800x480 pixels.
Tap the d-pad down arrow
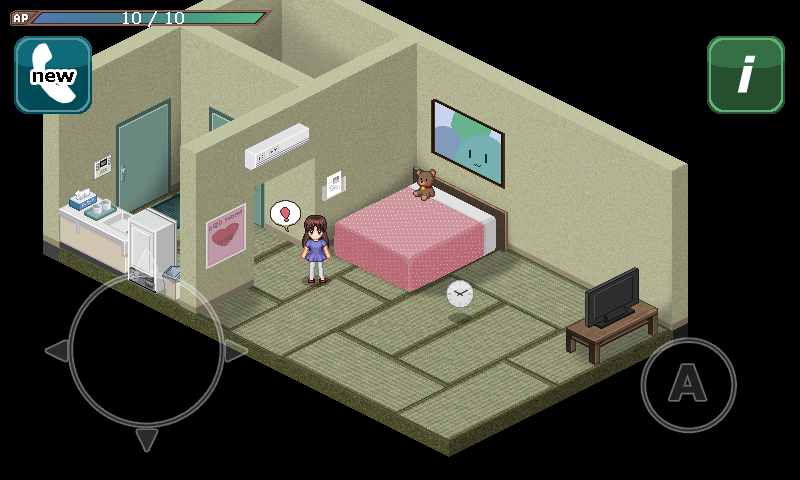pyautogui.click(x=147, y=440)
